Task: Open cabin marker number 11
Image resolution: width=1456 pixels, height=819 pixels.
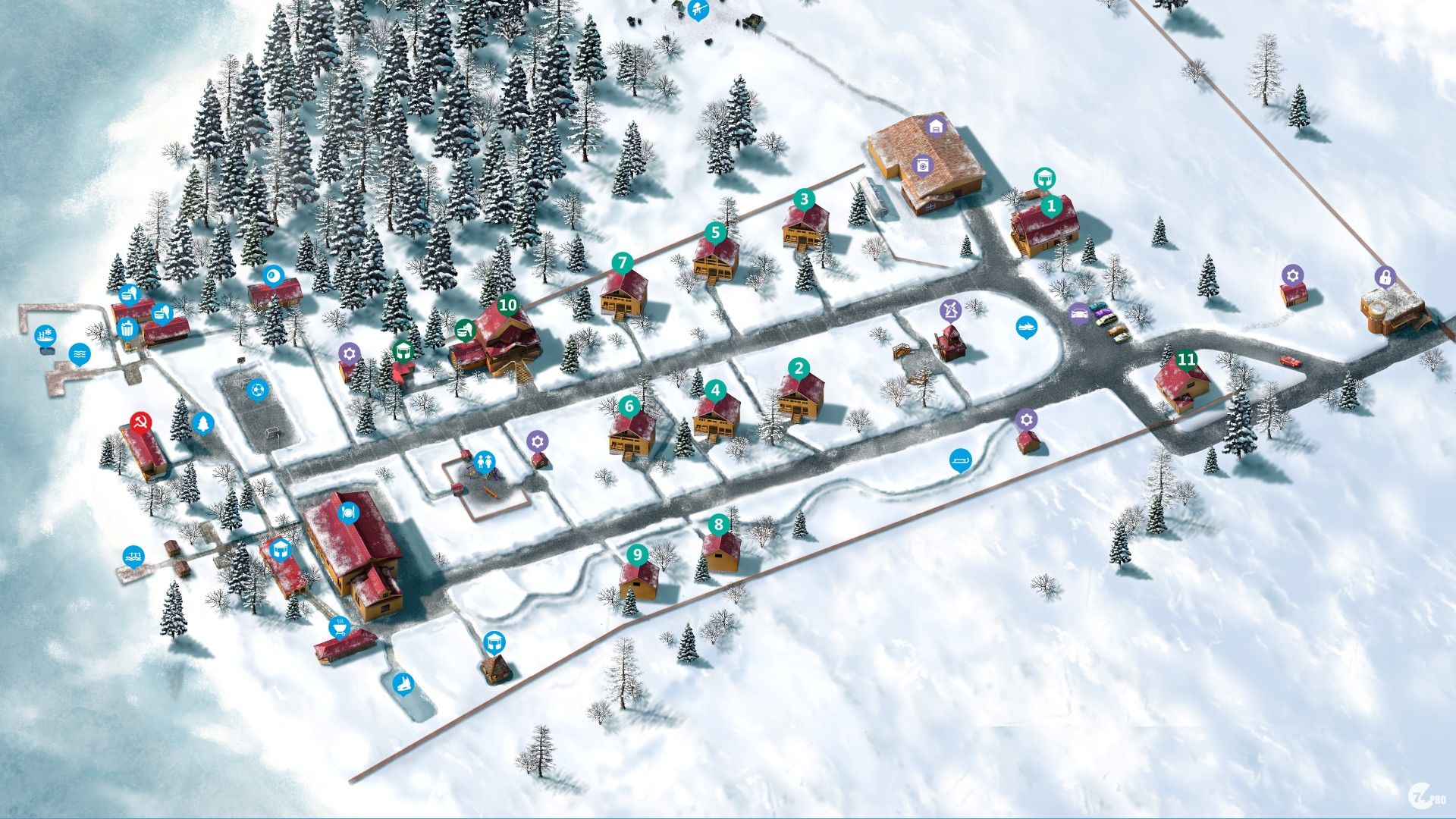Action: 1186,359
